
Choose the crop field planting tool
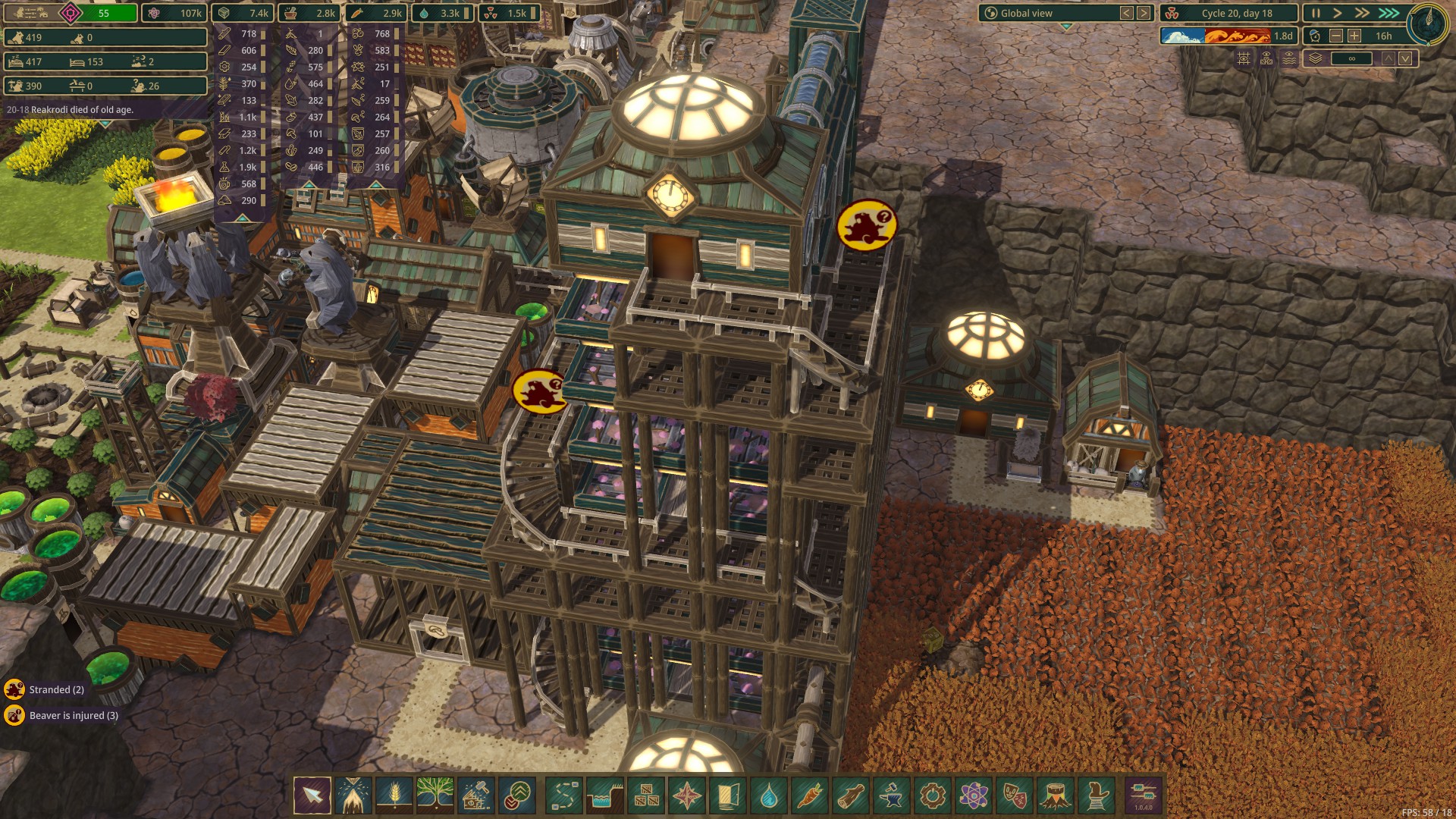394,795
